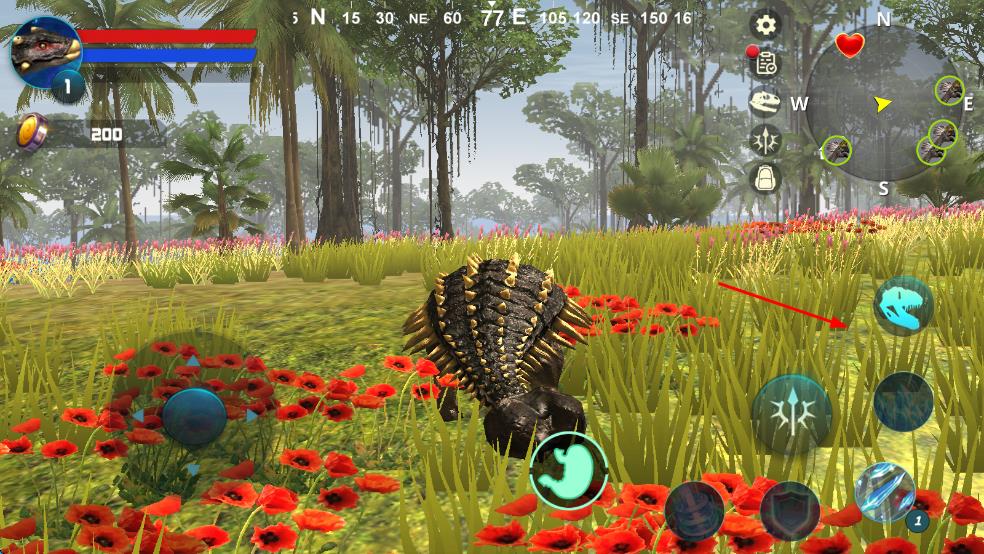984x554 pixels.
Task: Open the dinosaur skull menu
Action: tap(766, 102)
